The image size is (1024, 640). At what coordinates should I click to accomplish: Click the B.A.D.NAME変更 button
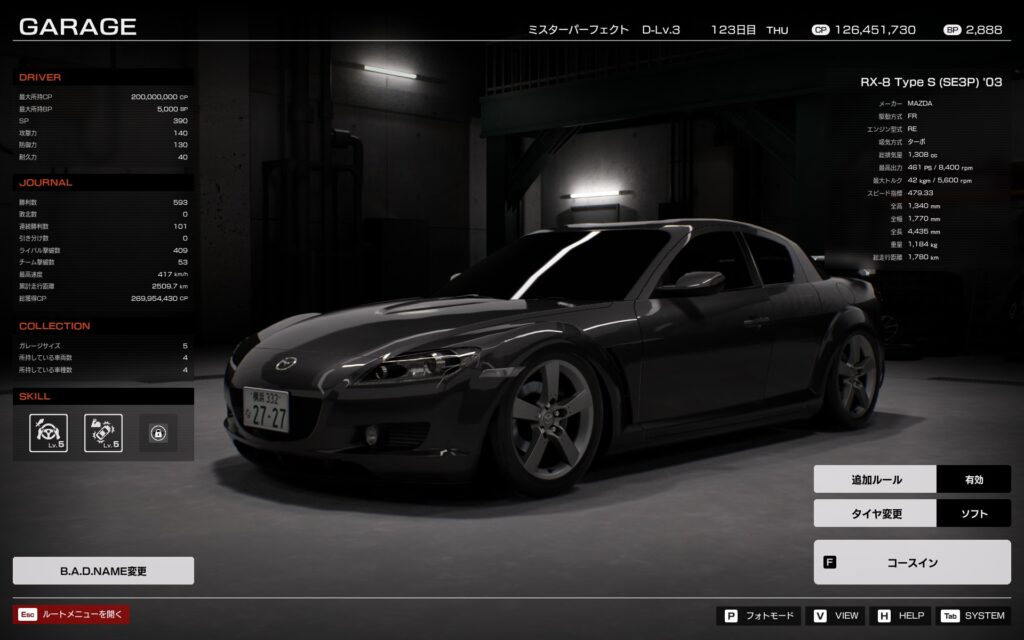pyautogui.click(x=103, y=571)
